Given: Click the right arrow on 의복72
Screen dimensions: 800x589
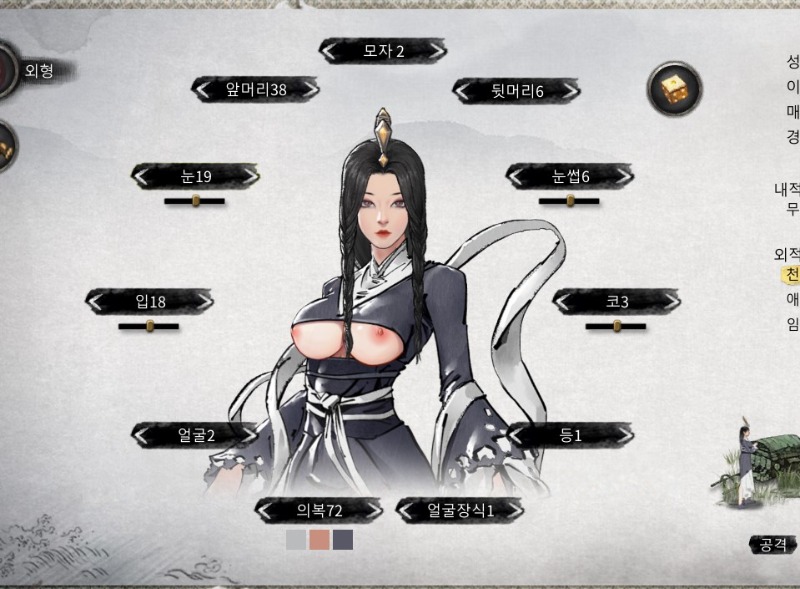Looking at the screenshot, I should tap(370, 511).
